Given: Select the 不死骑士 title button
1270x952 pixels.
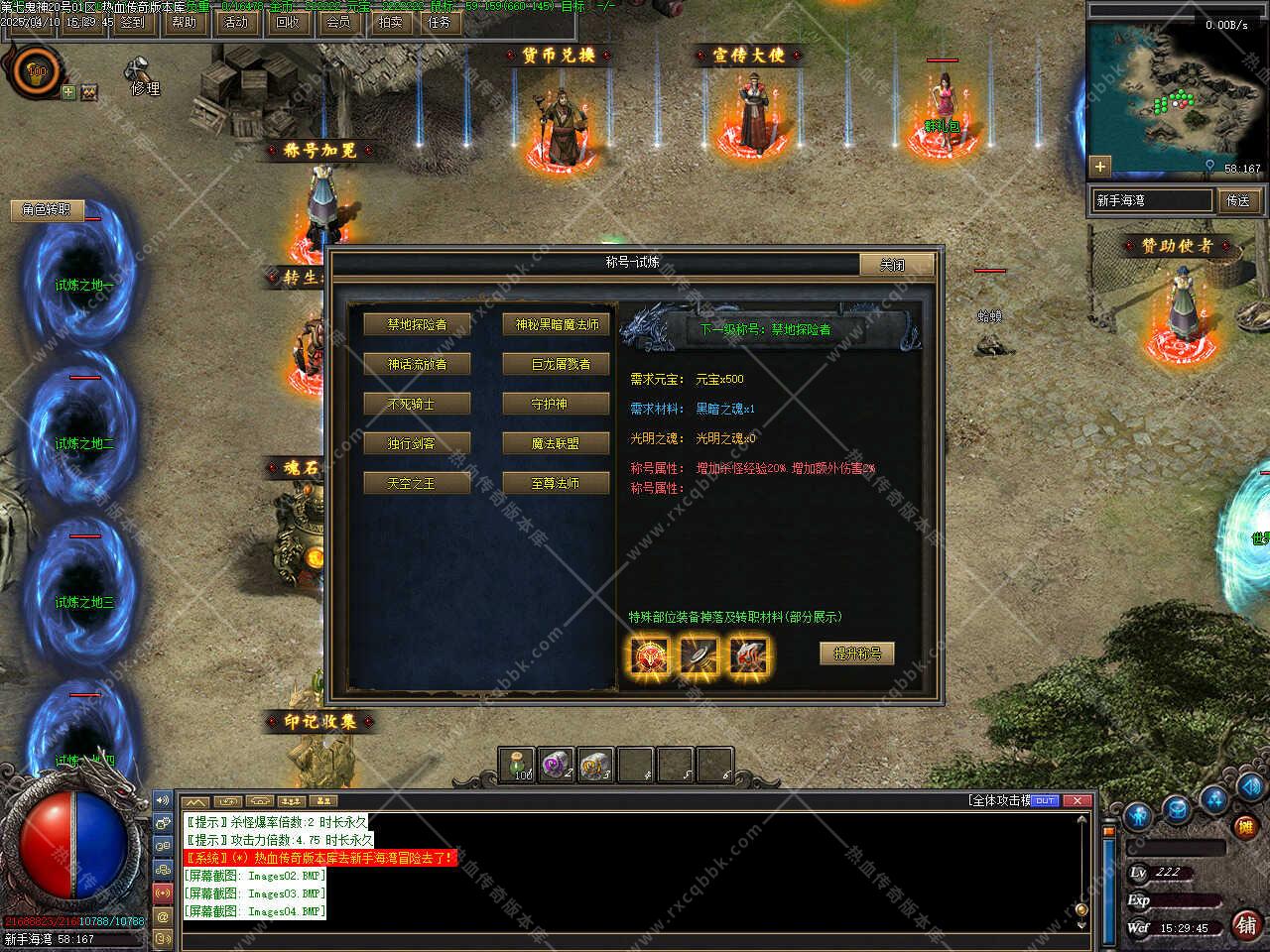Looking at the screenshot, I should [x=417, y=404].
